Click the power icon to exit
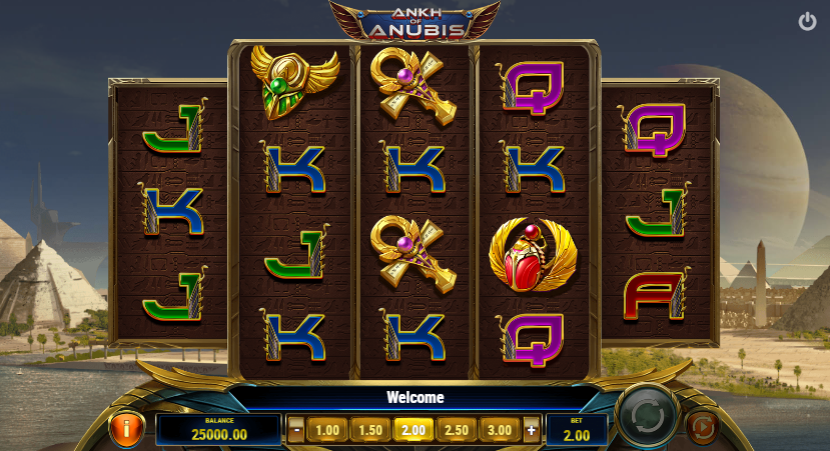The height and width of the screenshot is (451, 830). pyautogui.click(x=807, y=21)
